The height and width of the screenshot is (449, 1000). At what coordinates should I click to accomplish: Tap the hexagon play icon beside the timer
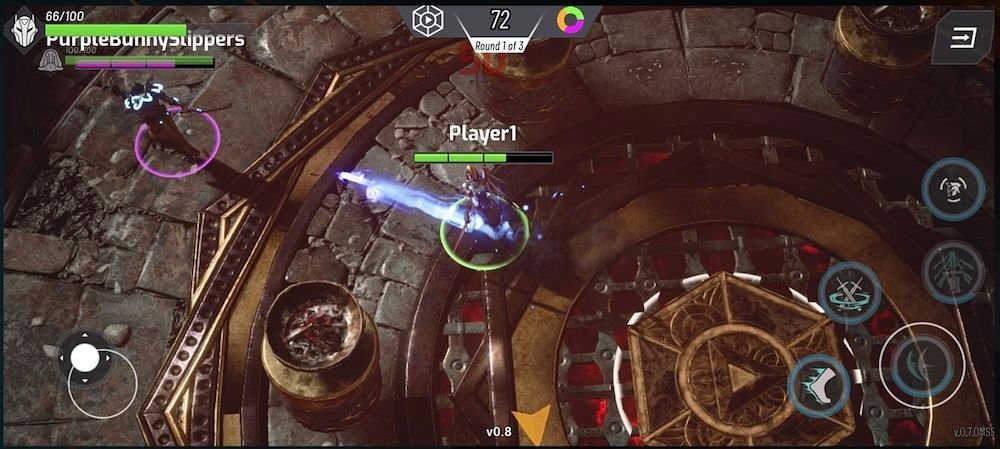(x=427, y=19)
